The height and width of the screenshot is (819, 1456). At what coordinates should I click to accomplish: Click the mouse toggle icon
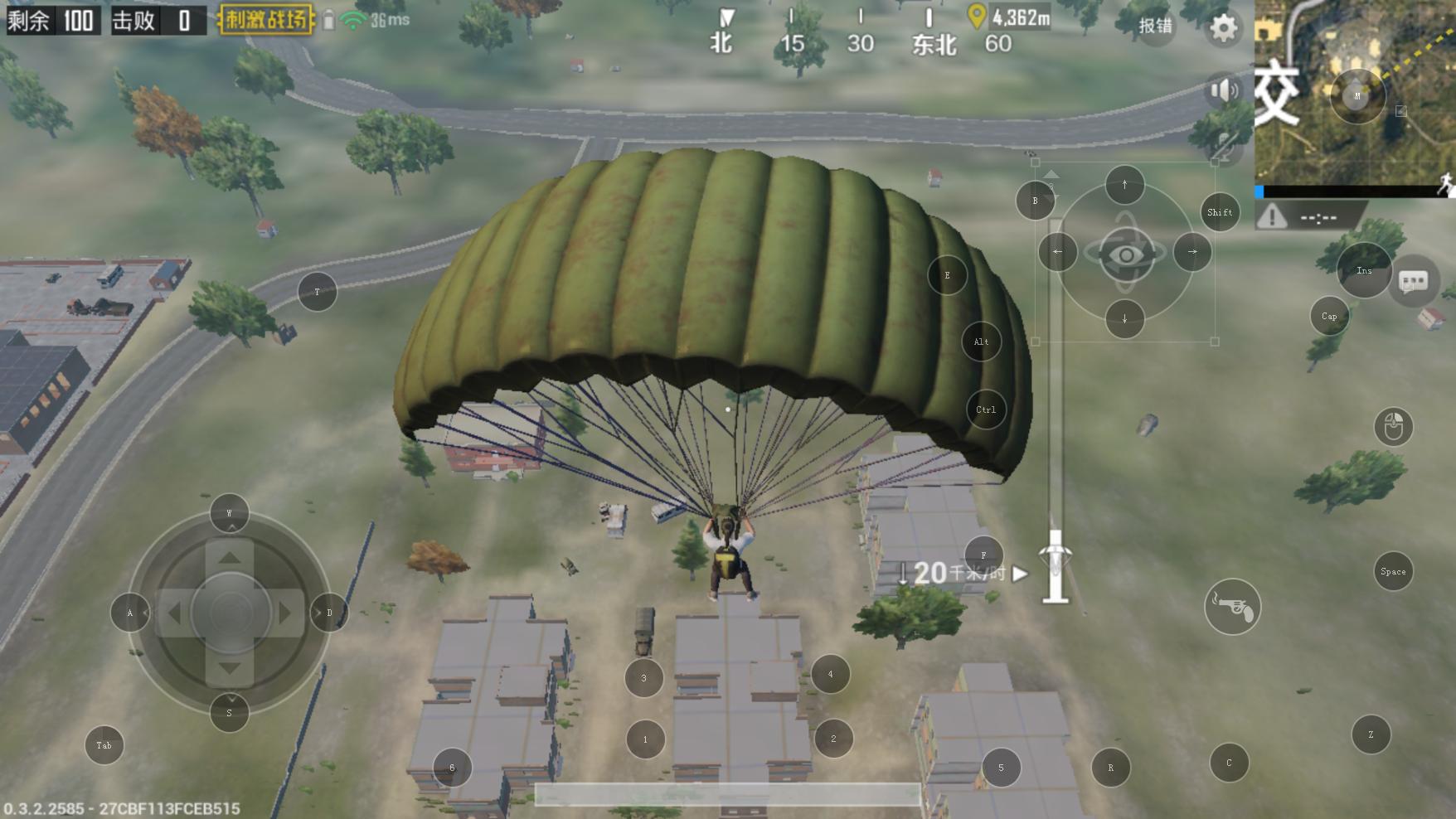(x=1393, y=427)
